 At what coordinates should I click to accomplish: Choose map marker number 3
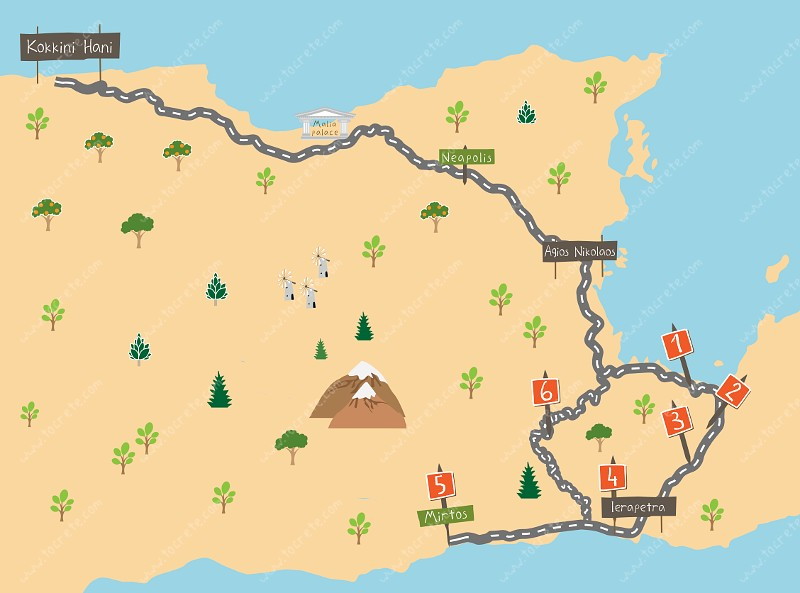pyautogui.click(x=678, y=421)
